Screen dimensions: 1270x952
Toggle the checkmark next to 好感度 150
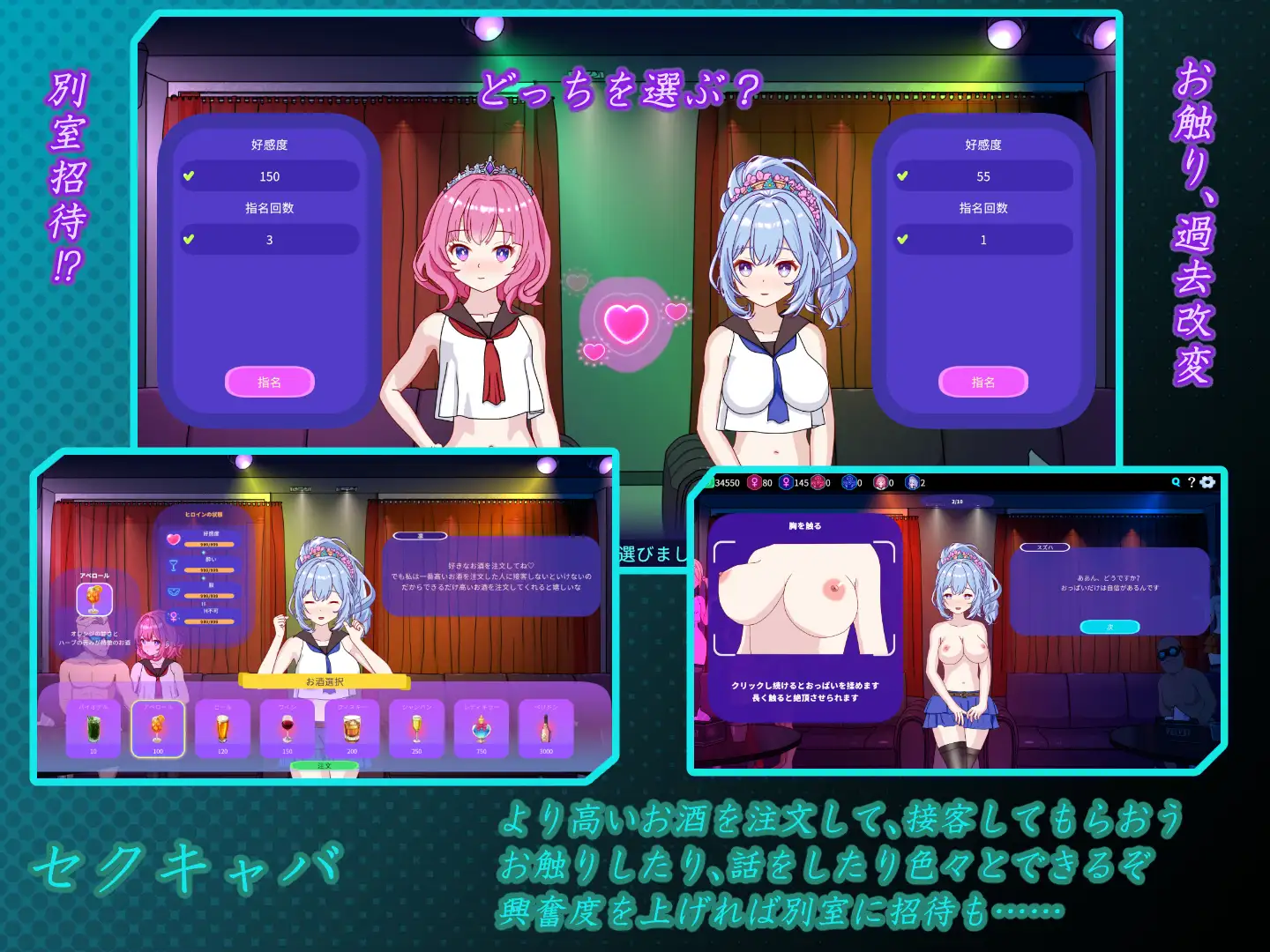click(188, 175)
